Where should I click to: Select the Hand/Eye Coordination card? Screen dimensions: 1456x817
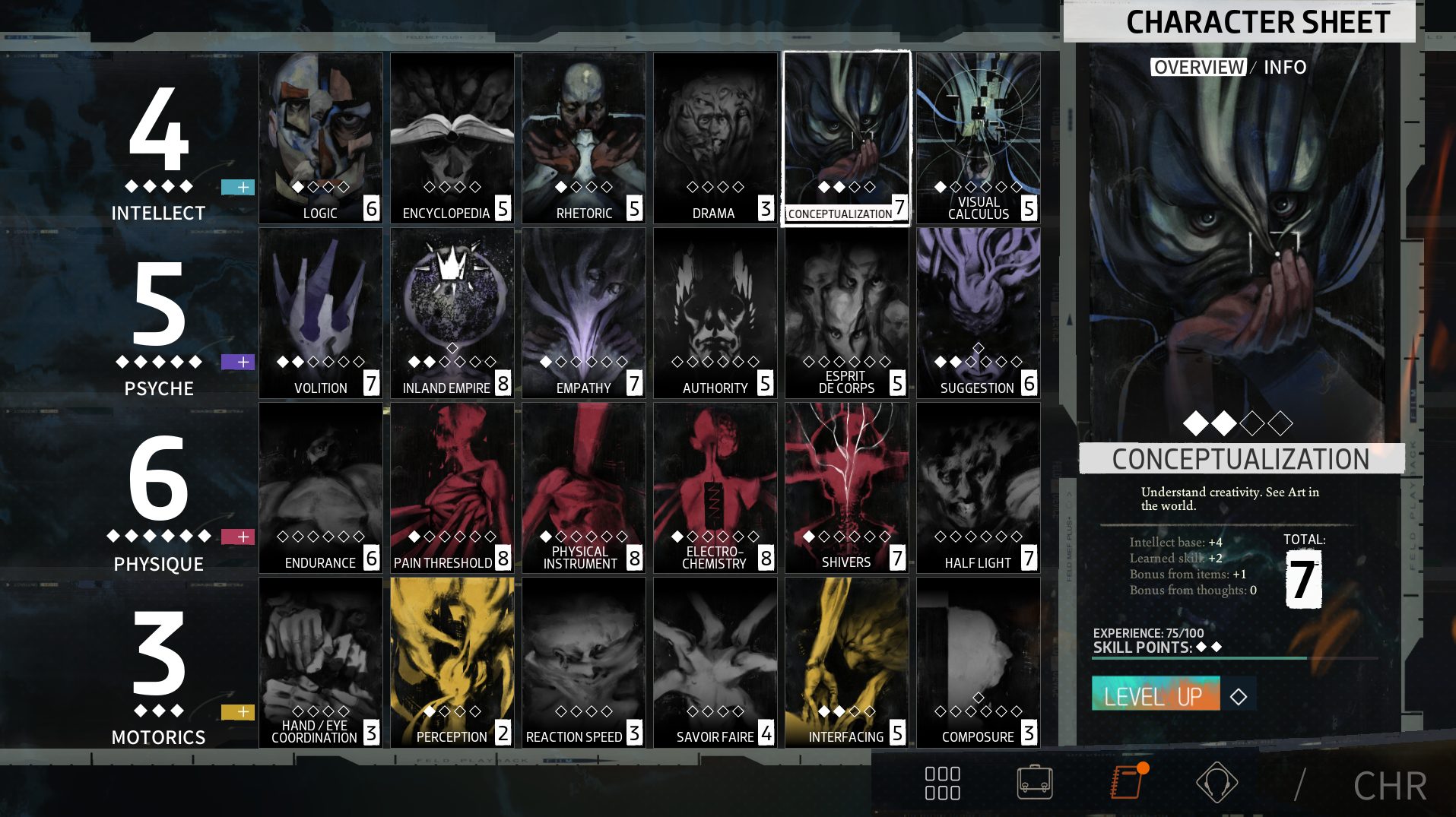(x=320, y=662)
